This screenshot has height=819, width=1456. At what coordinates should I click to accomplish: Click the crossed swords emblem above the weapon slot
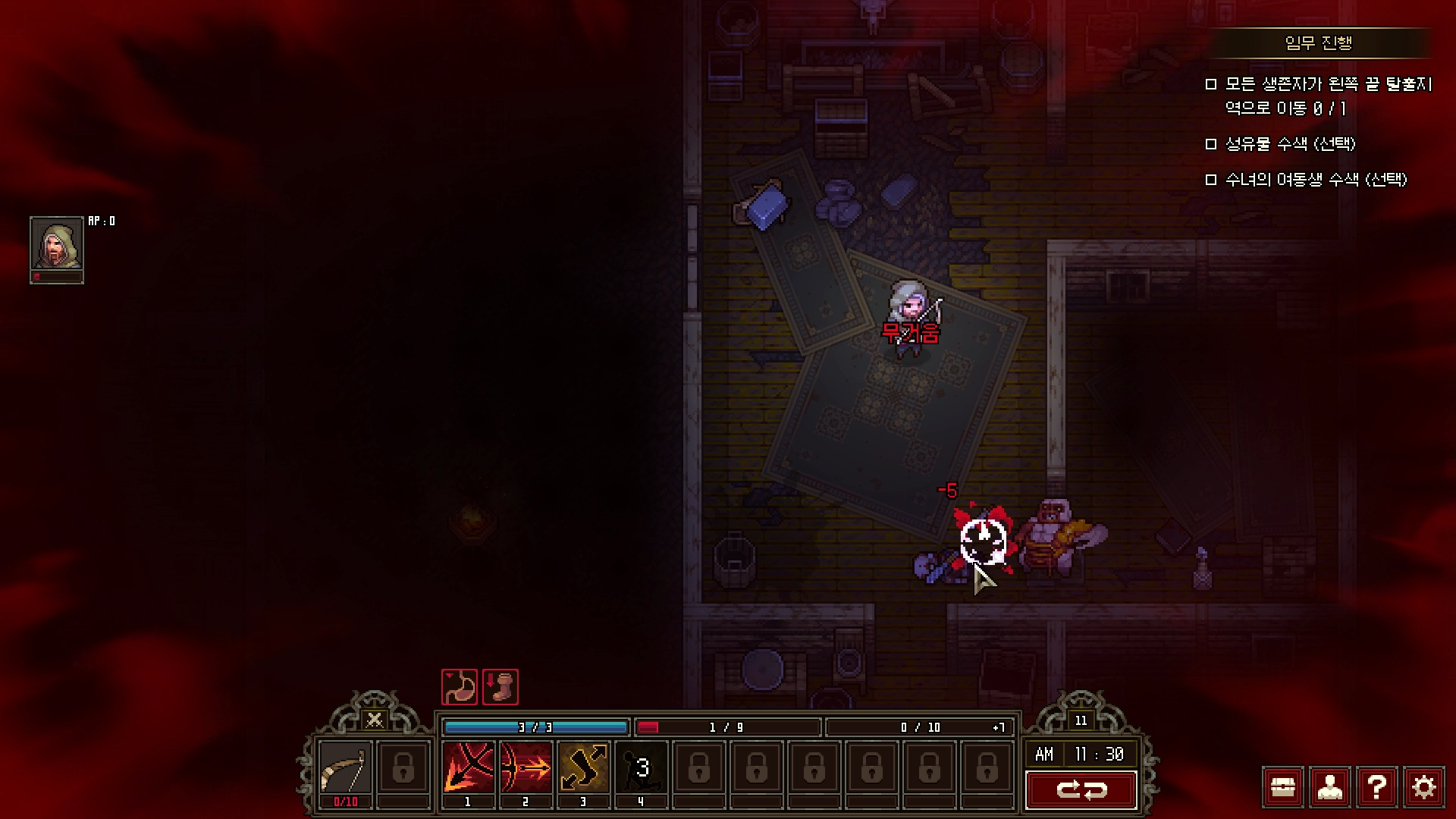coord(374,720)
